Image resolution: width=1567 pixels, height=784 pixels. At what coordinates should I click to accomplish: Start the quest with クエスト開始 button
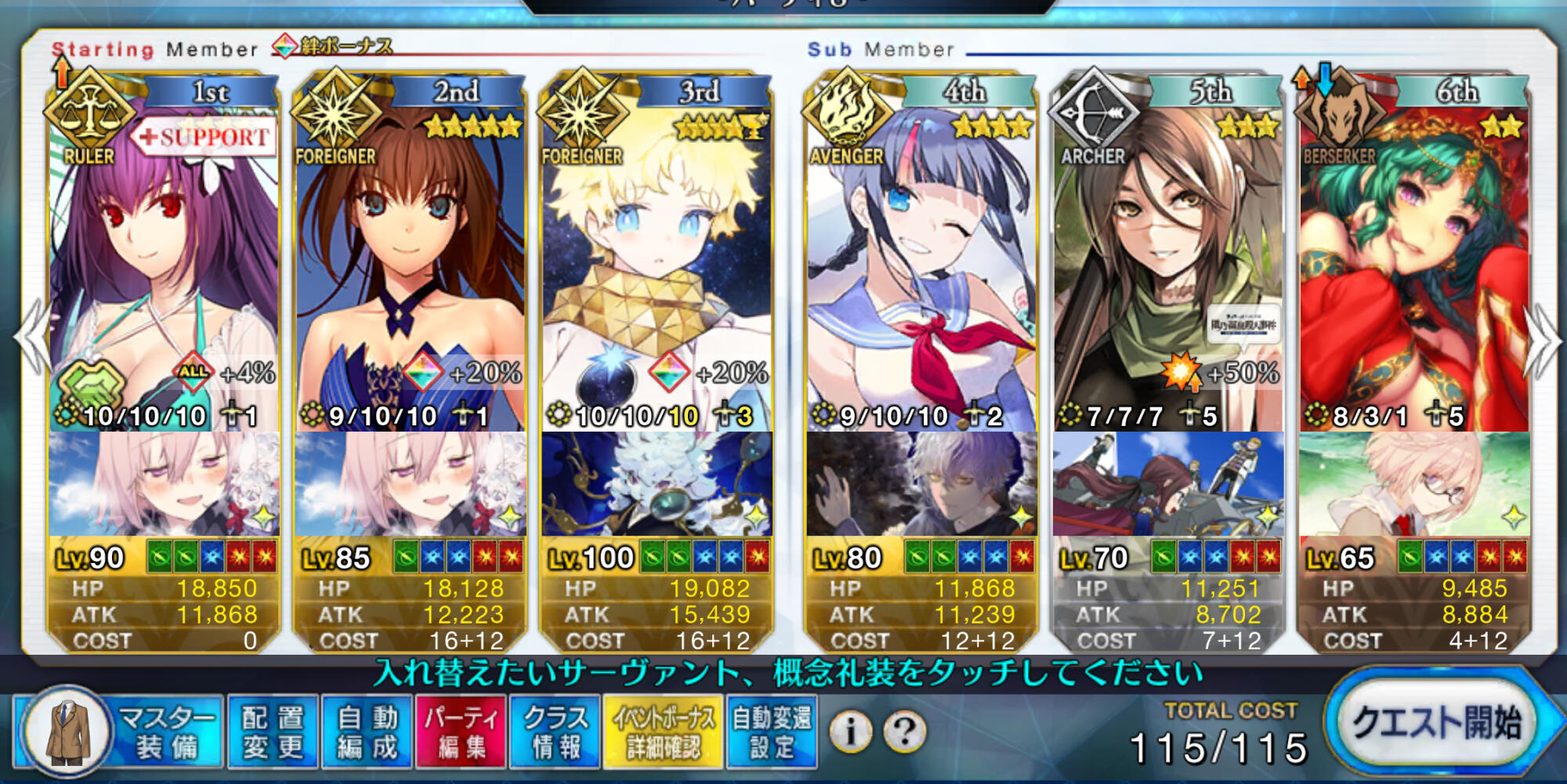coord(1435,723)
